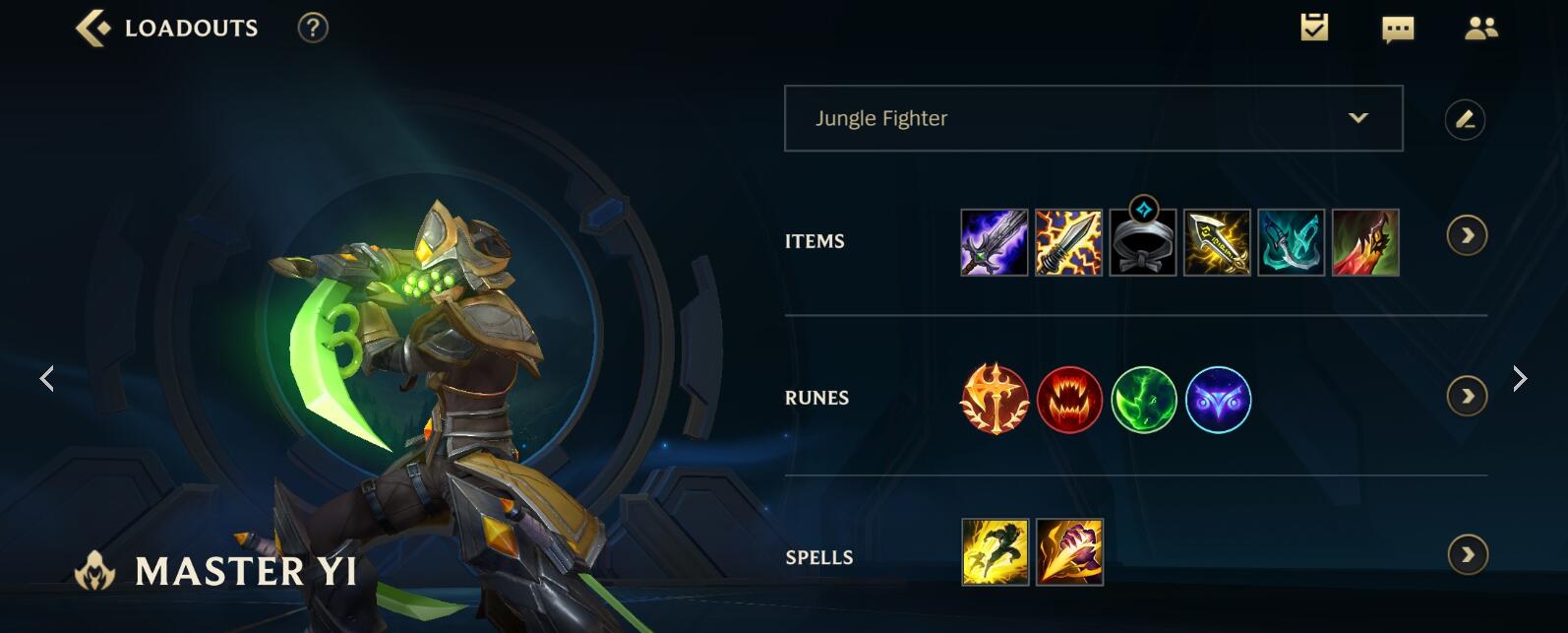
Task: Open the Spells detail arrow
Action: point(1467,555)
